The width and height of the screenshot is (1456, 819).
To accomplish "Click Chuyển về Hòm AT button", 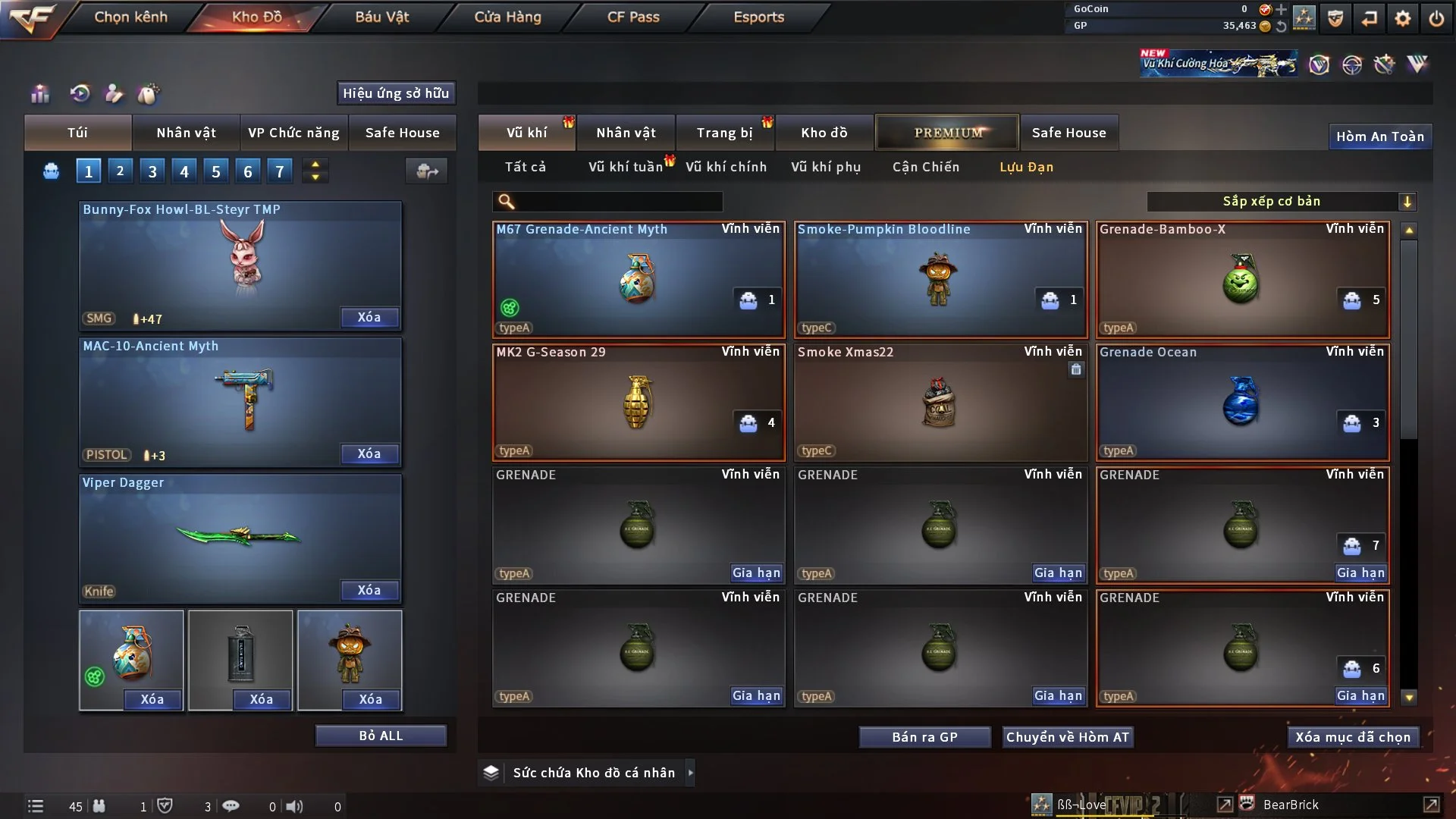I will point(1067,737).
